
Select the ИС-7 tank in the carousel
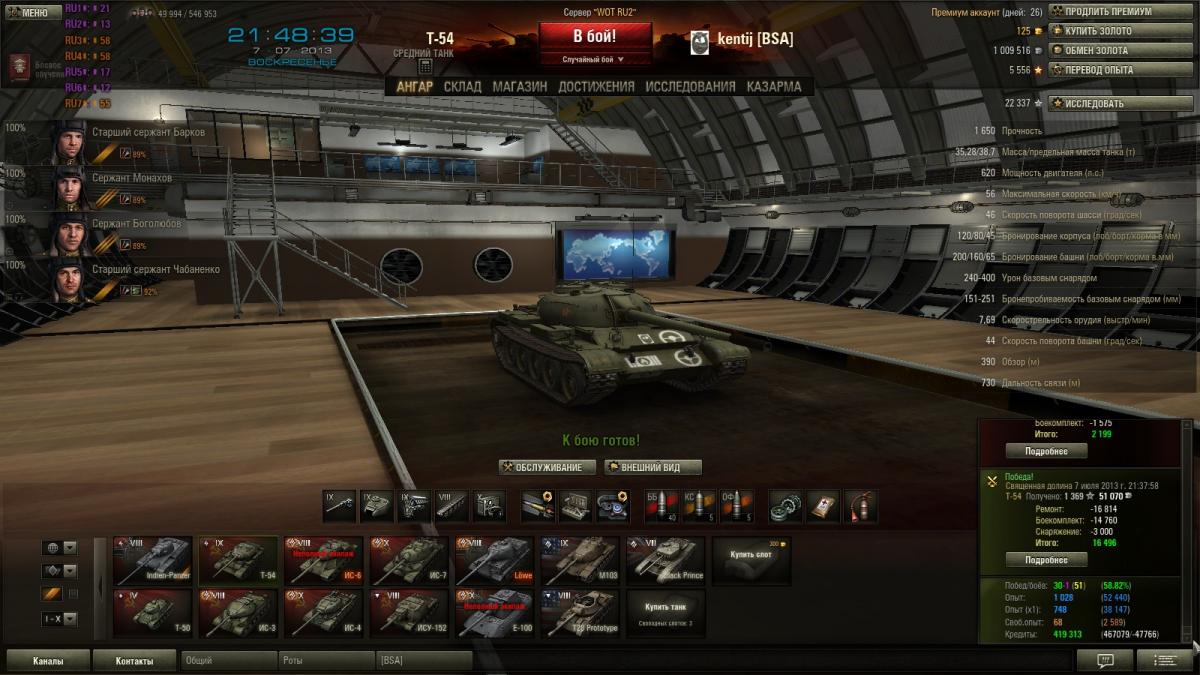click(410, 560)
